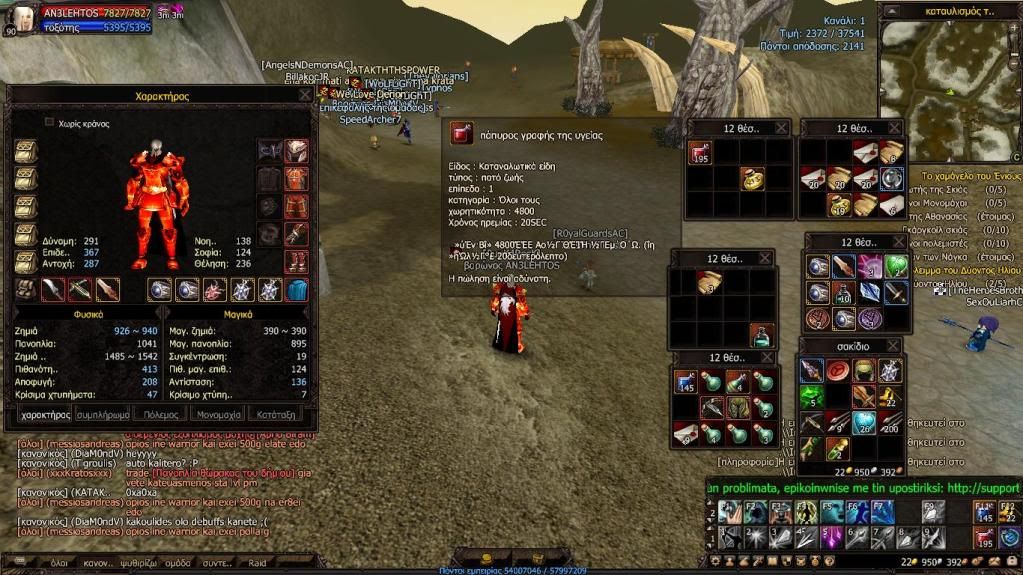Pick the yellow pouch with 19 stack

pos(836,204)
